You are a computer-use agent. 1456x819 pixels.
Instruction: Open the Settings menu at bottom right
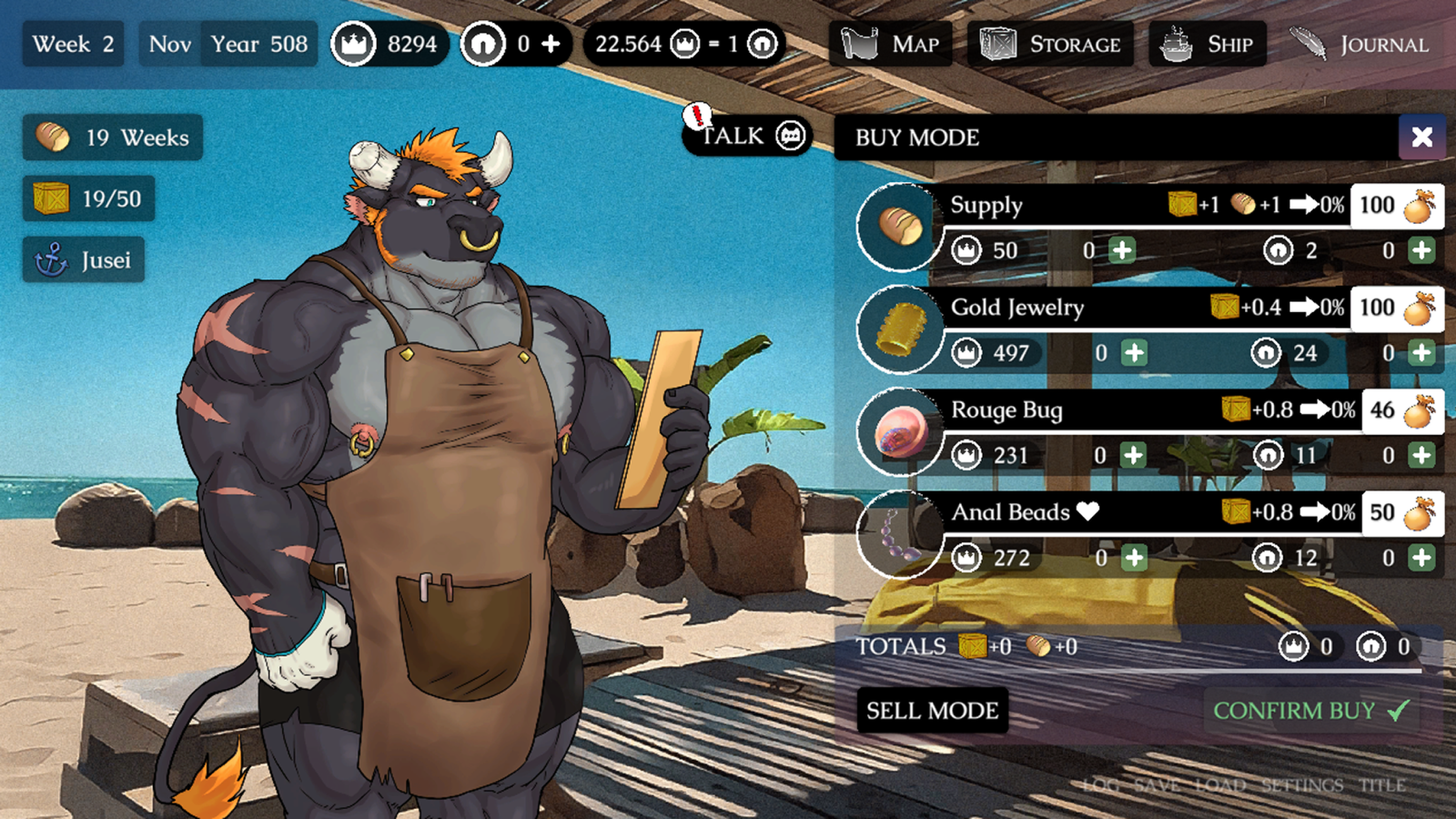pyautogui.click(x=1301, y=784)
